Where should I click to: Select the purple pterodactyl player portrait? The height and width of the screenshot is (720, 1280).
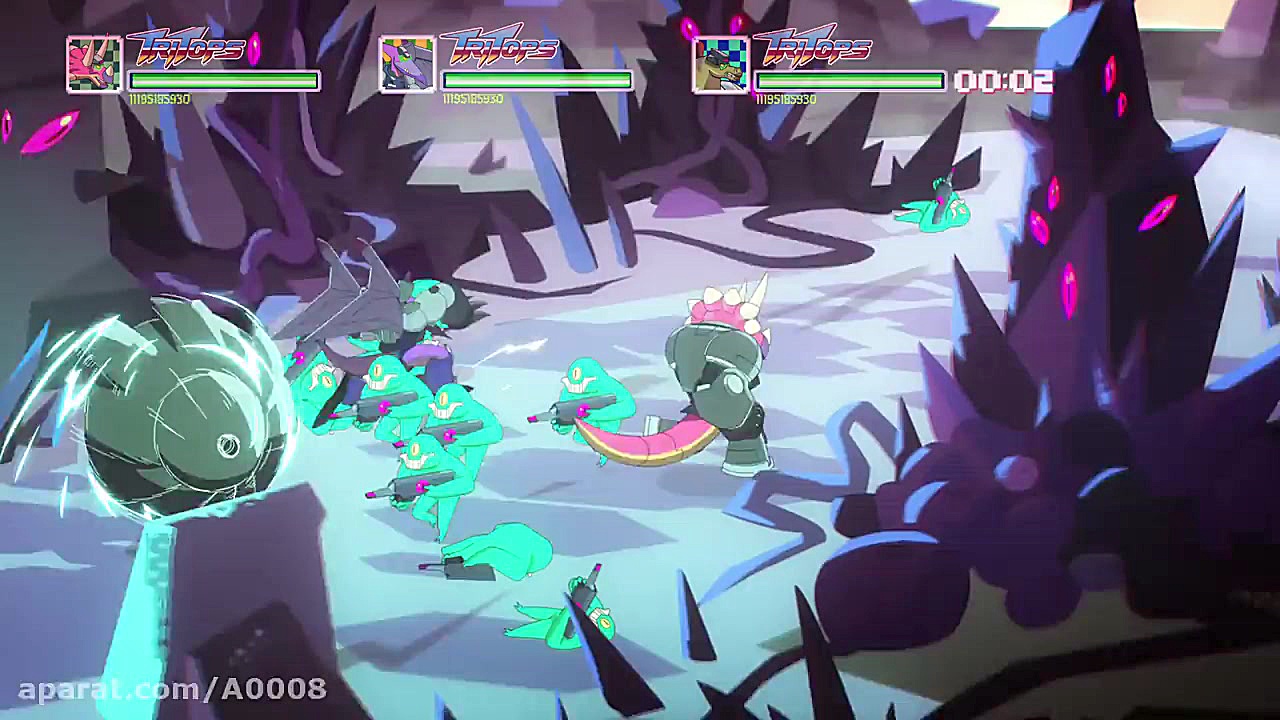click(x=407, y=64)
